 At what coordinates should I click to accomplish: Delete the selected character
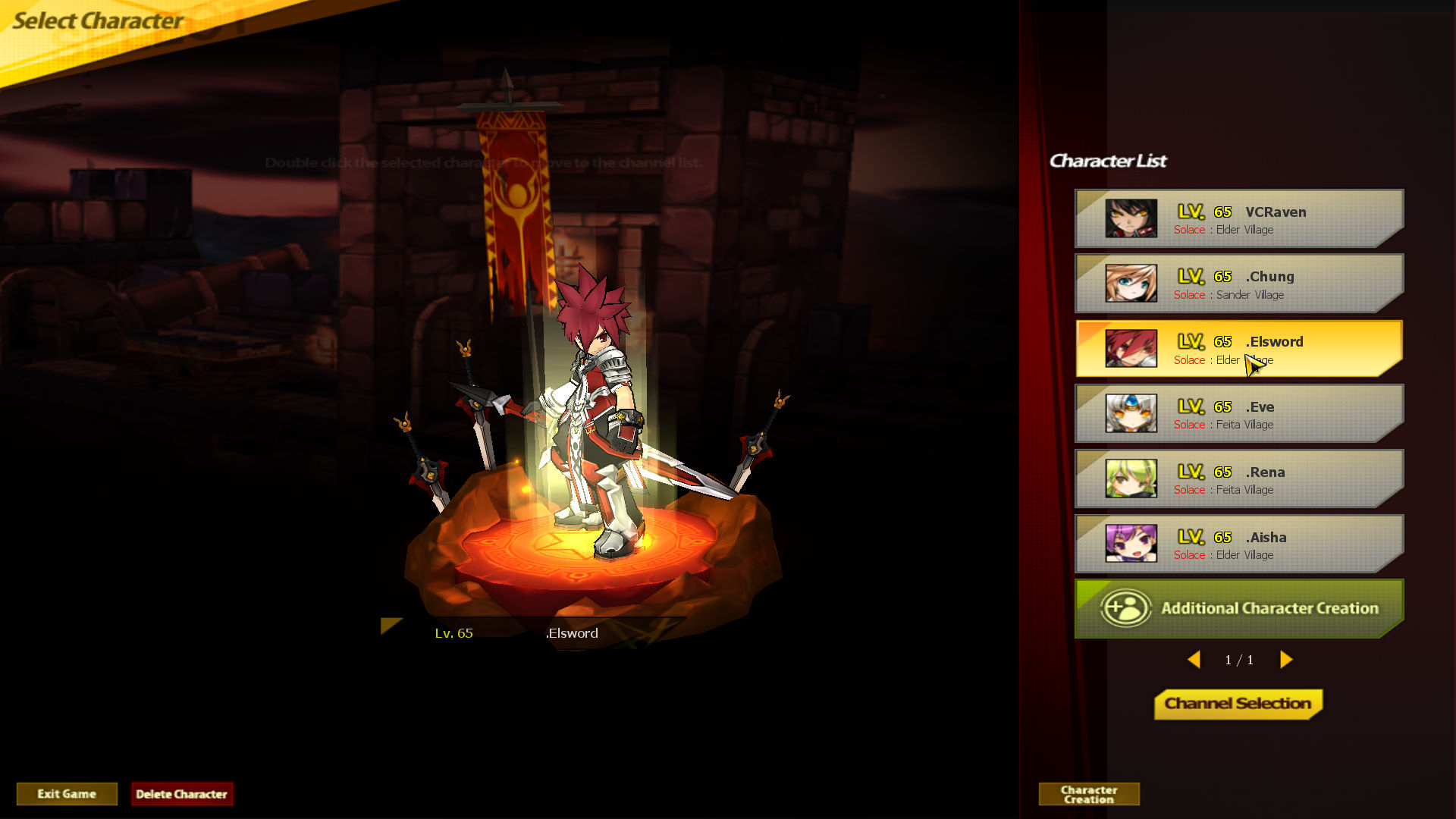click(x=181, y=794)
